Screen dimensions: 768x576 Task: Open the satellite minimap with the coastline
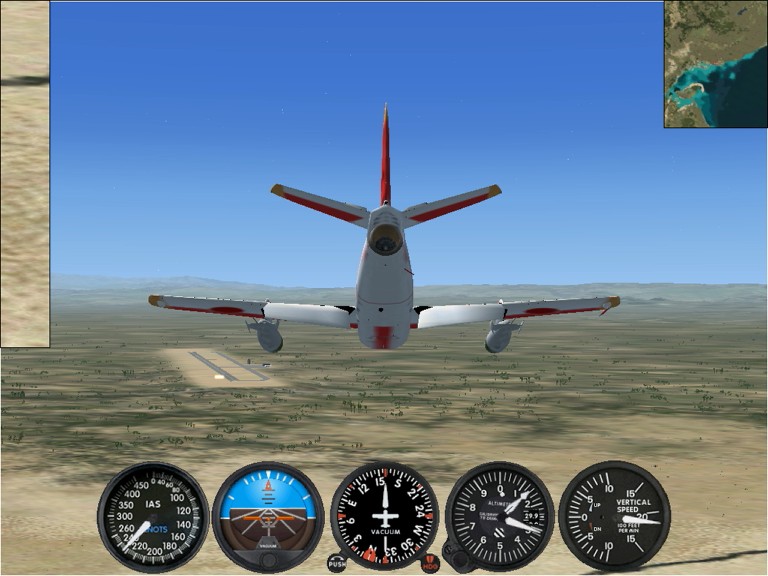click(x=715, y=65)
